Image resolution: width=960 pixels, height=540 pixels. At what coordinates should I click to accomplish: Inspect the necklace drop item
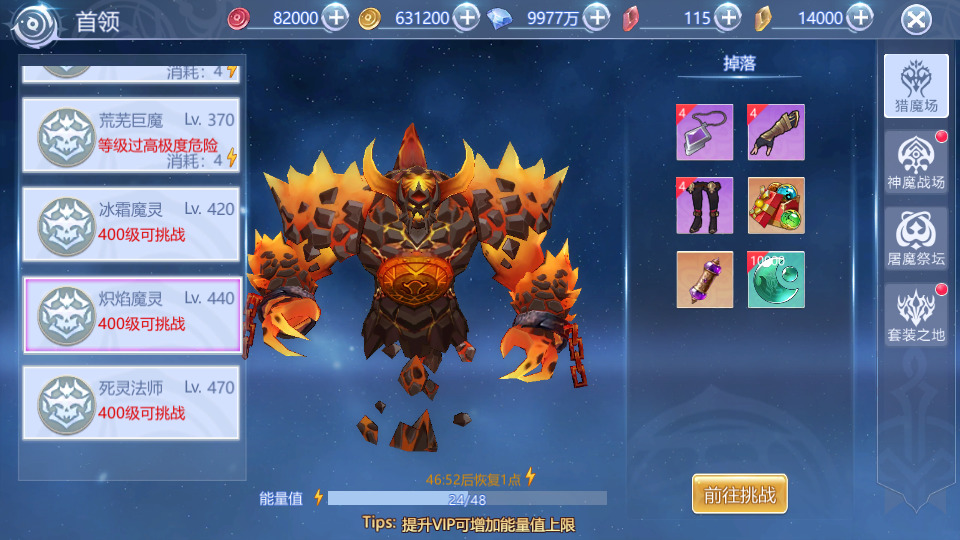pyautogui.click(x=705, y=132)
